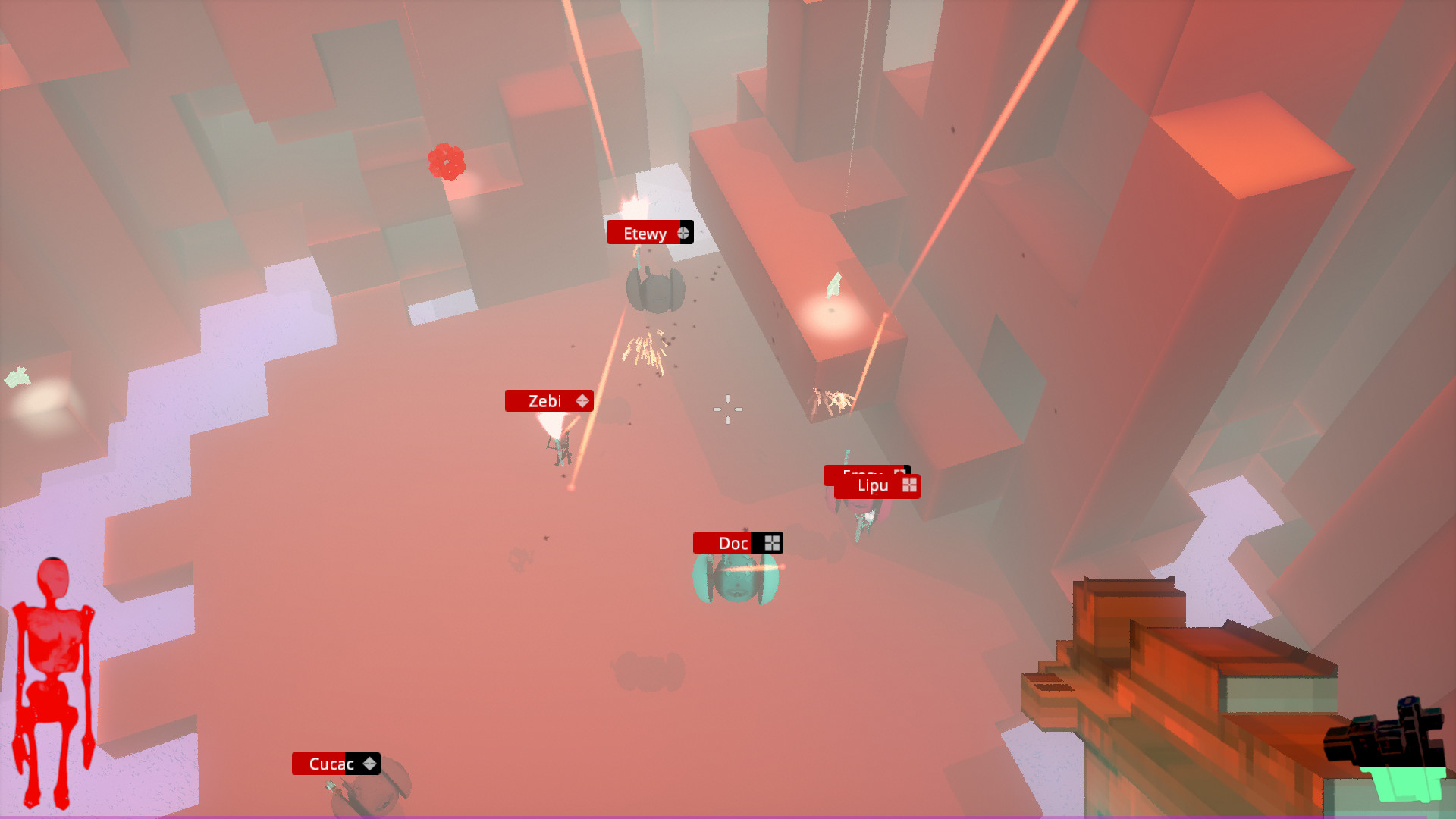Screen dimensions: 1456x819
Task: Click the crosshair icon beside Etewy's name
Action: [684, 232]
